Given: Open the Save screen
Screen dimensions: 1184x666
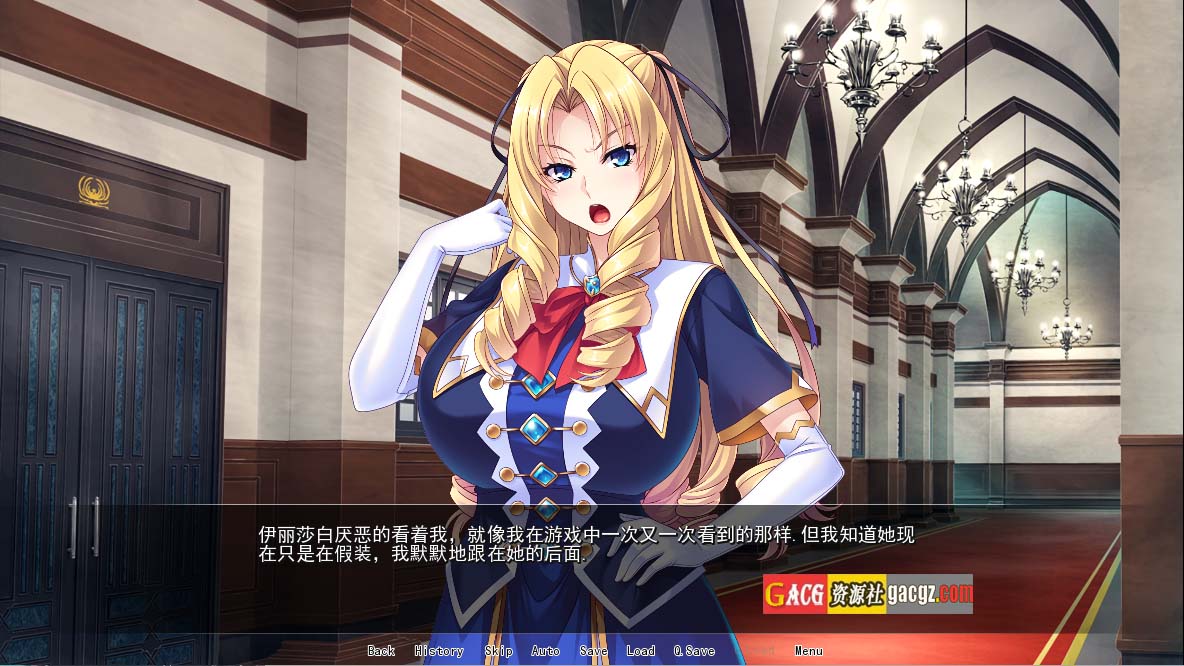Looking at the screenshot, I should coord(593,651).
